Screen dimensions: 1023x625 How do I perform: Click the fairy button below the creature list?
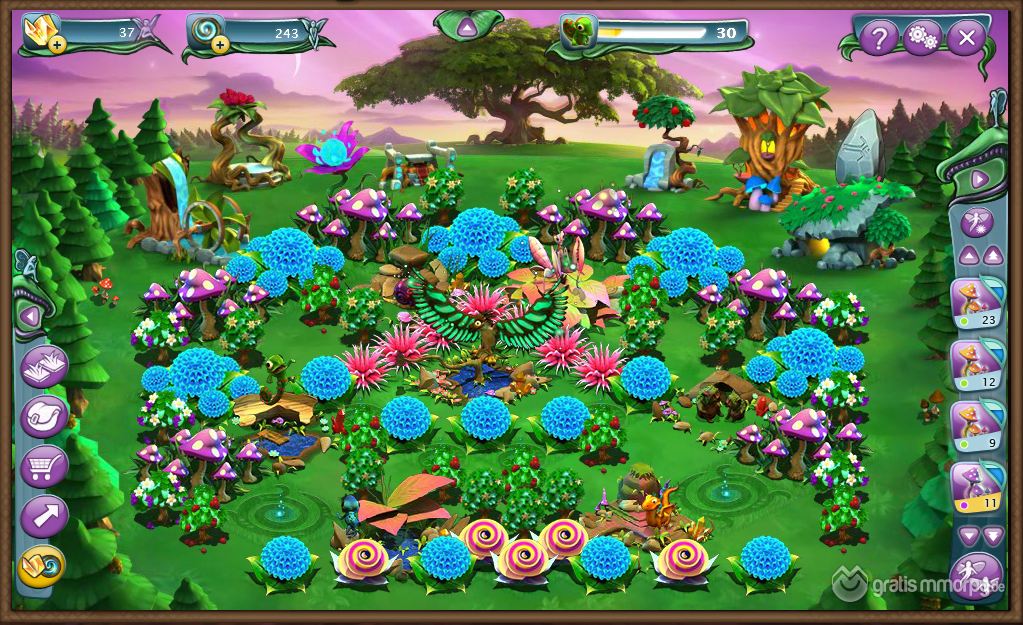point(976,577)
